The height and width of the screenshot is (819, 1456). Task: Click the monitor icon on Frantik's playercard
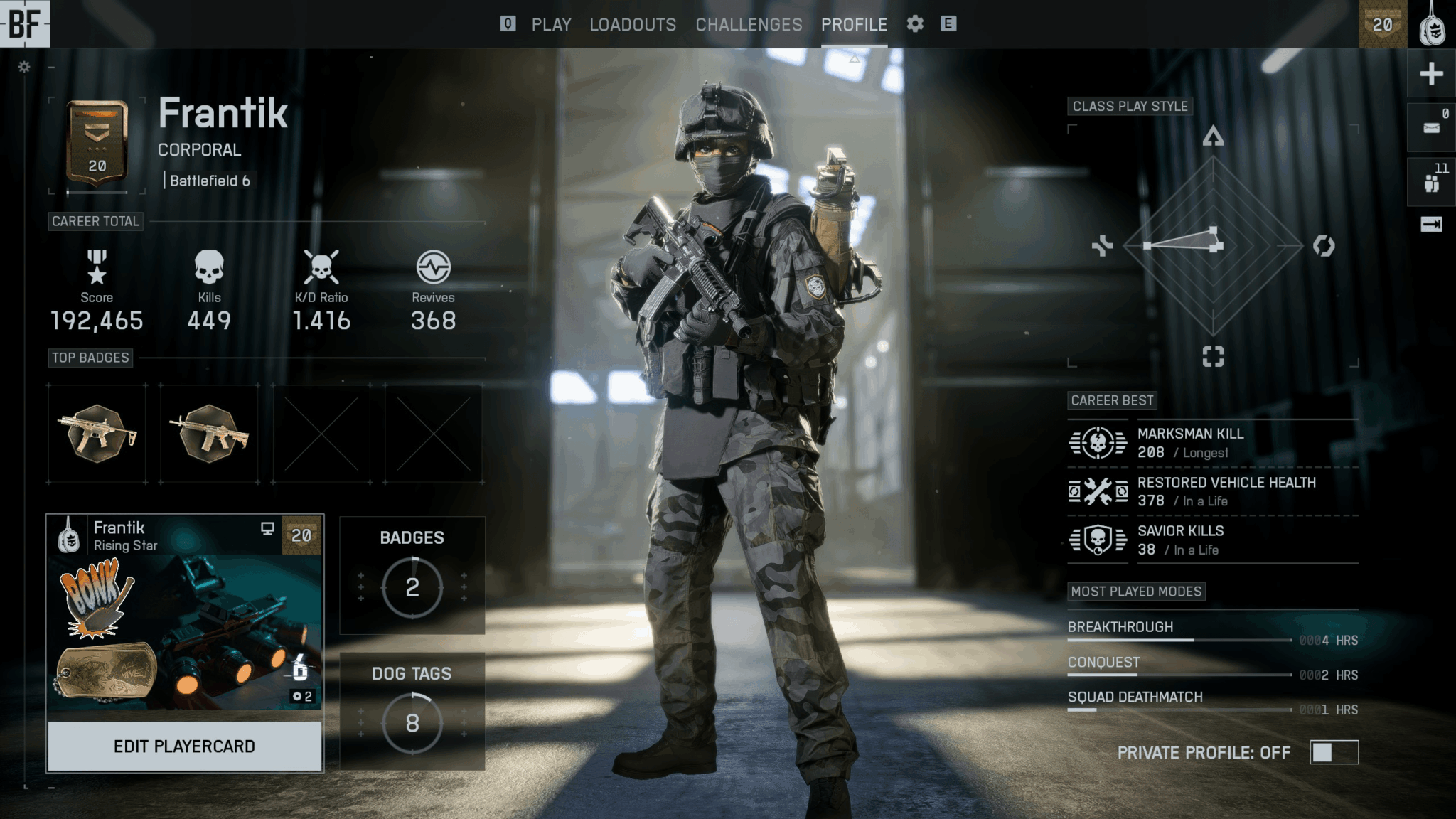tap(268, 529)
